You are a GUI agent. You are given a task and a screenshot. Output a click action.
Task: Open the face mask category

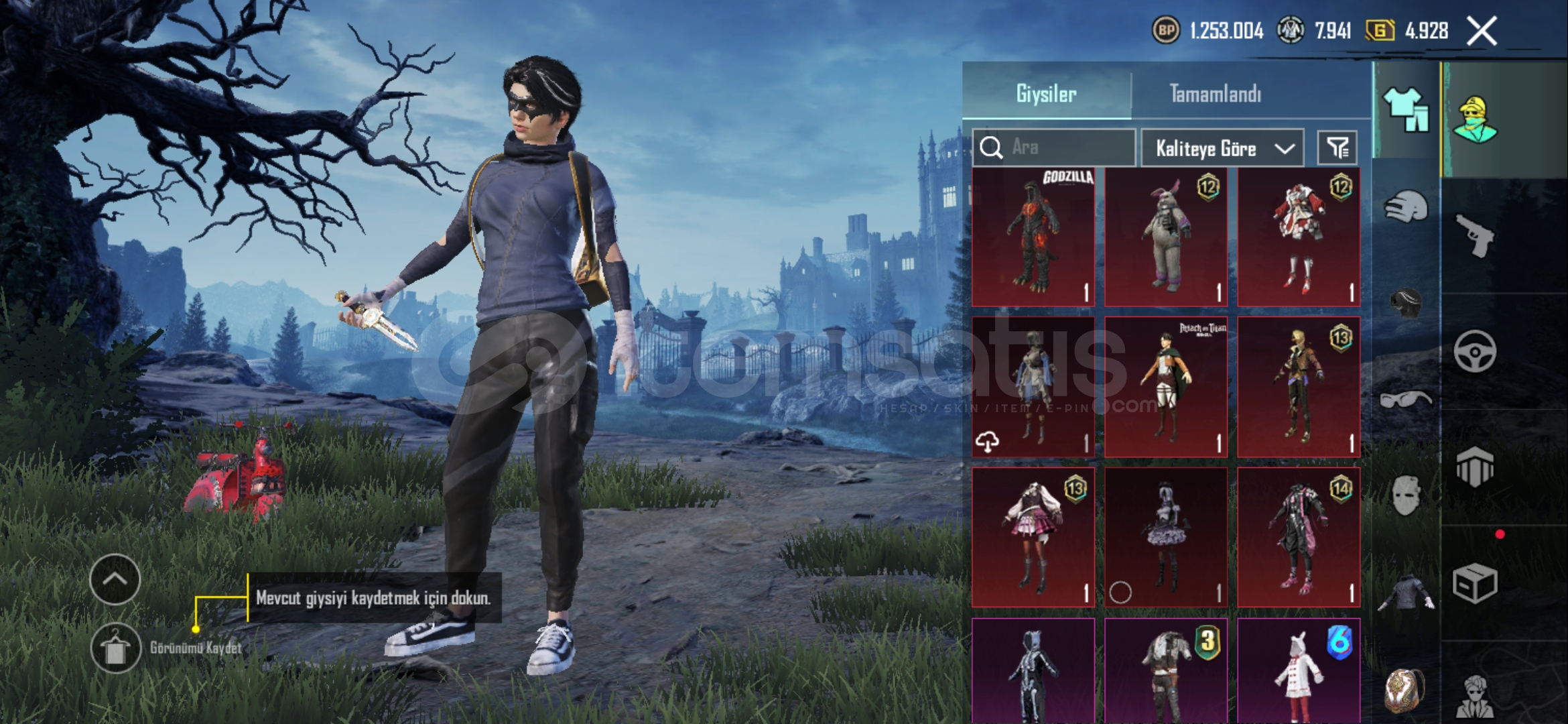point(1406,496)
